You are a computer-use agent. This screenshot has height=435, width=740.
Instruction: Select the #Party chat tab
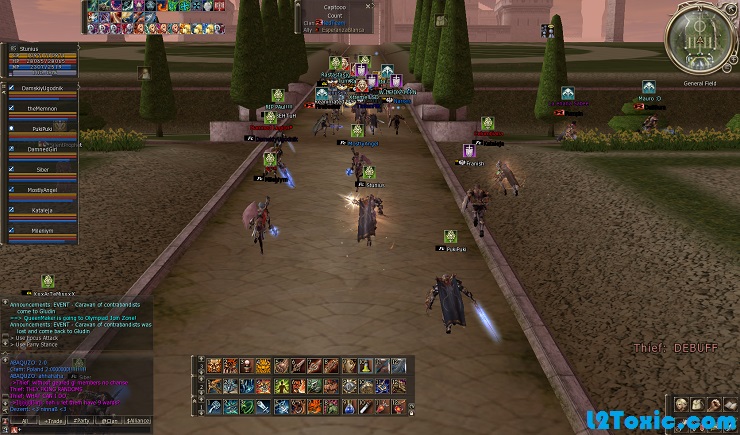point(80,422)
